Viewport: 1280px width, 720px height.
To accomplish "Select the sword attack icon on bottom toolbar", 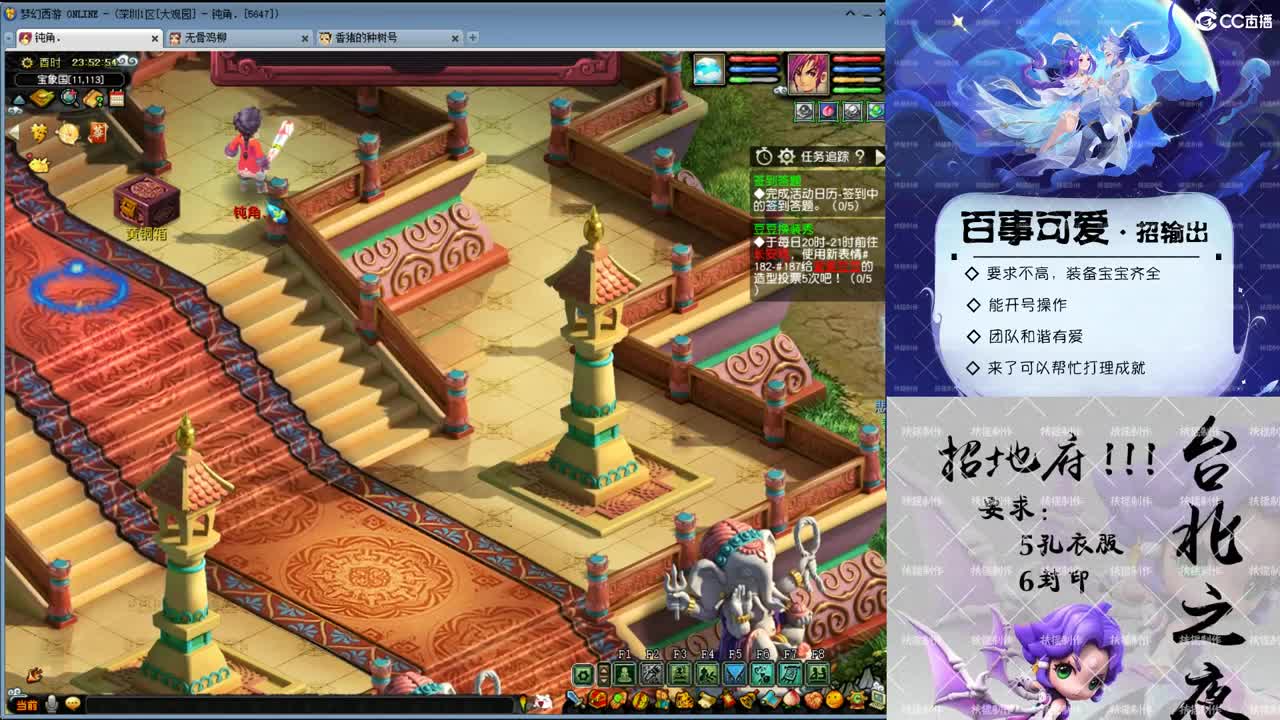I will (x=573, y=696).
